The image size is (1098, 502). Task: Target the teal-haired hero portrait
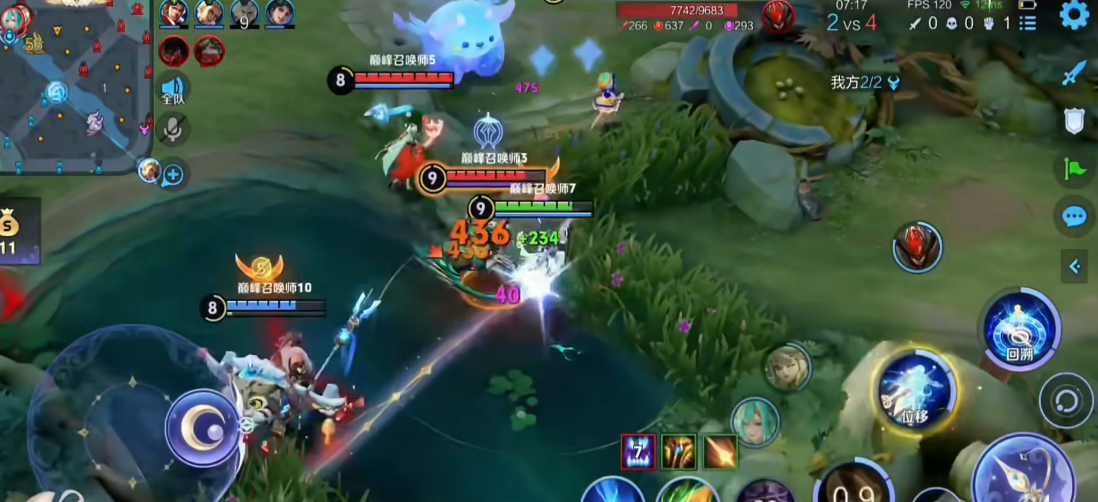click(754, 421)
